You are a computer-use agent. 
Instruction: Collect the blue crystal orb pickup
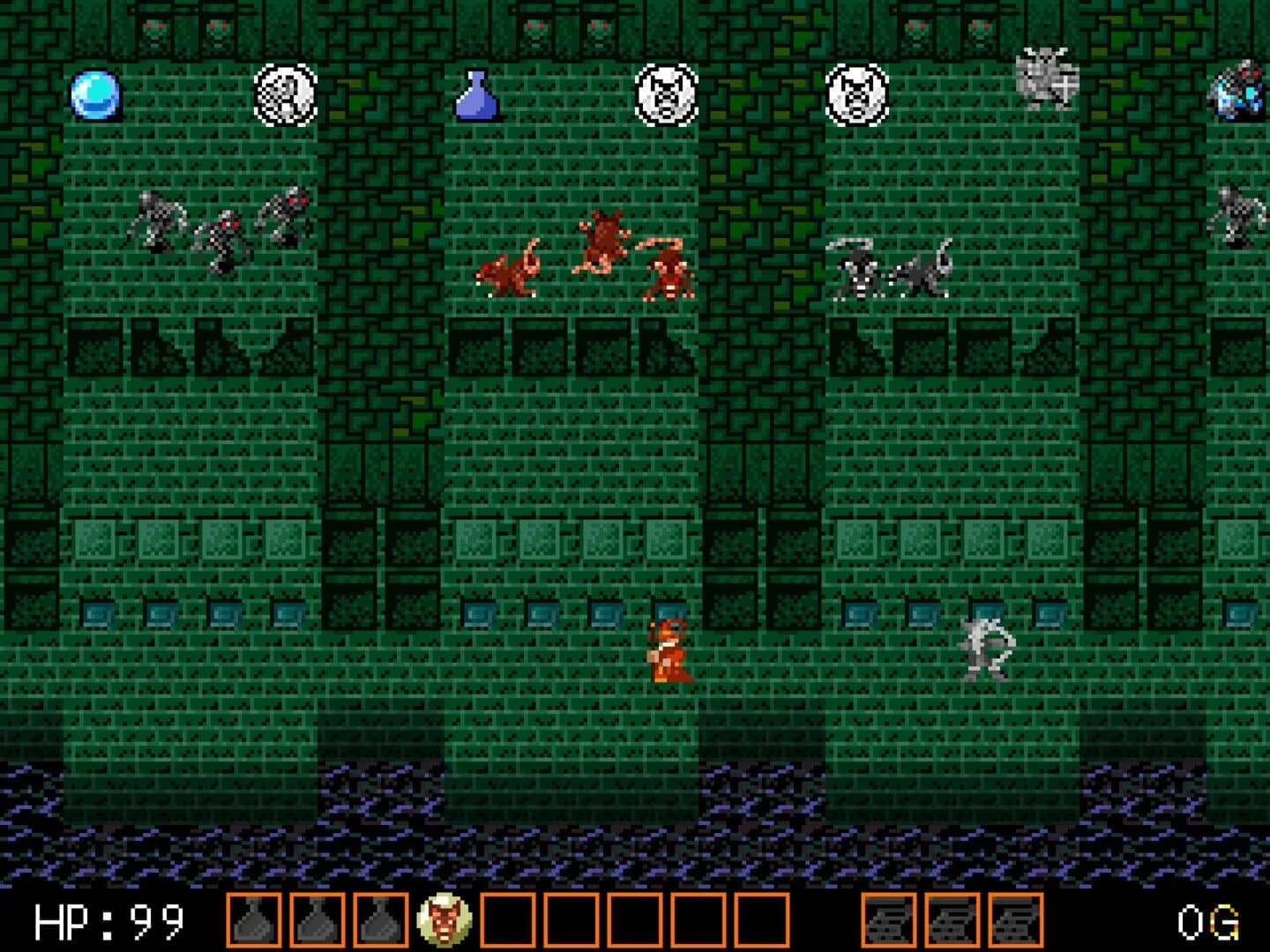95,97
